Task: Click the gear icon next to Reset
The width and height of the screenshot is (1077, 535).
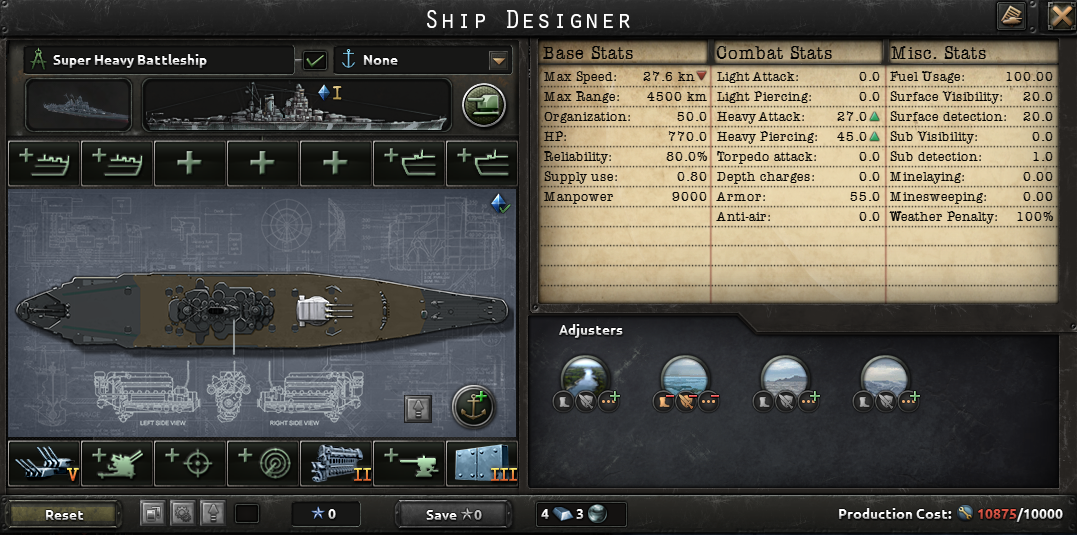Action: click(181, 514)
